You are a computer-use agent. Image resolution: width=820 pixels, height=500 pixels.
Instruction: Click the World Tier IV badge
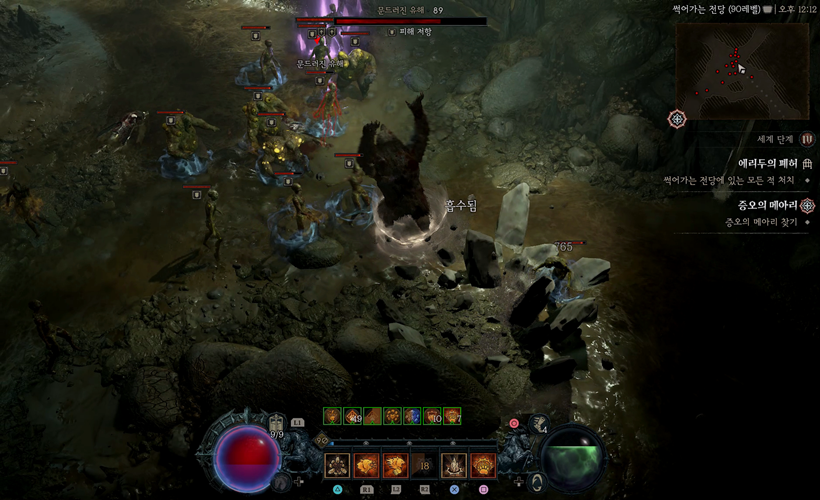click(x=807, y=139)
